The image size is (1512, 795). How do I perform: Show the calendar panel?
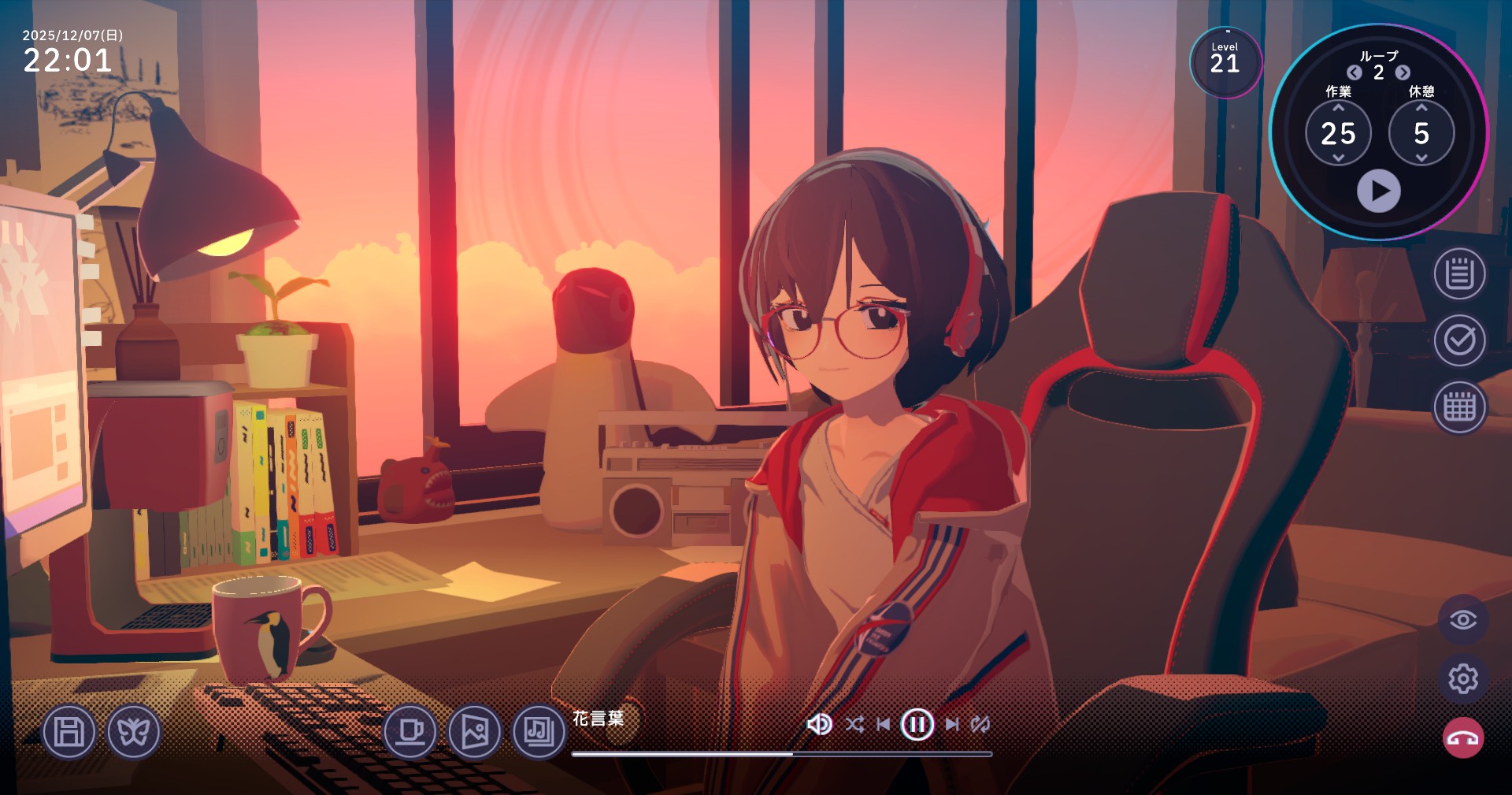tap(1459, 407)
